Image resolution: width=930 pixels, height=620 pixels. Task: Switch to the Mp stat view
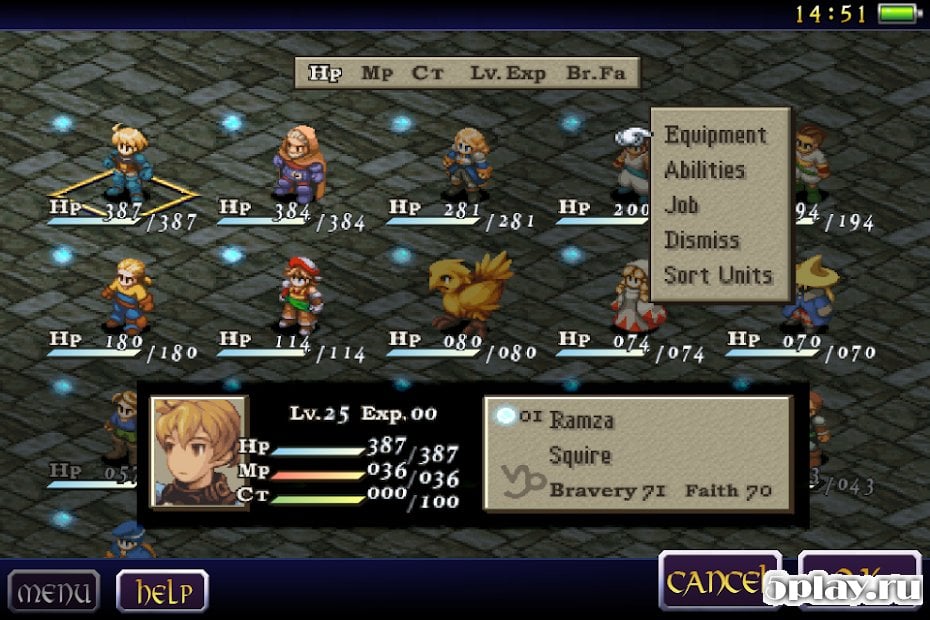click(x=376, y=73)
